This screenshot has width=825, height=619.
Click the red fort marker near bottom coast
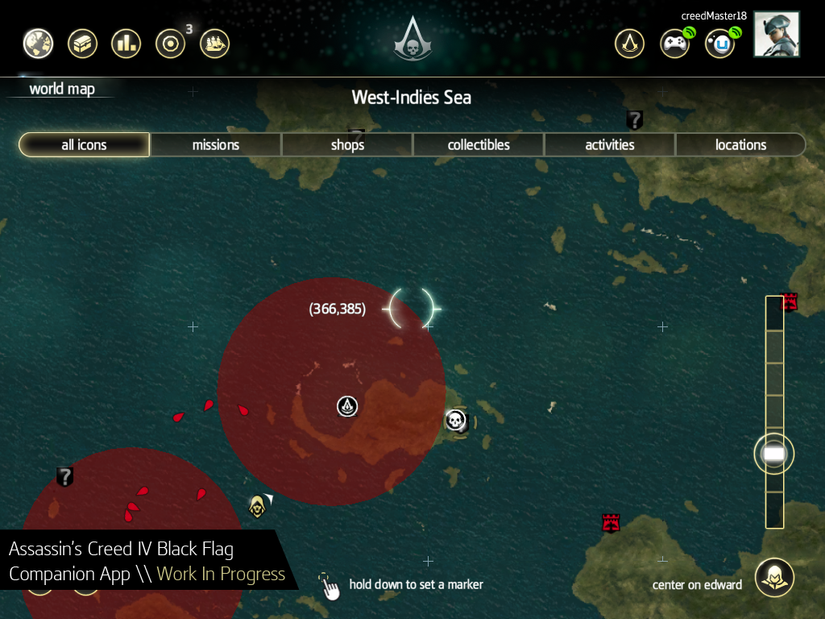[x=611, y=522]
